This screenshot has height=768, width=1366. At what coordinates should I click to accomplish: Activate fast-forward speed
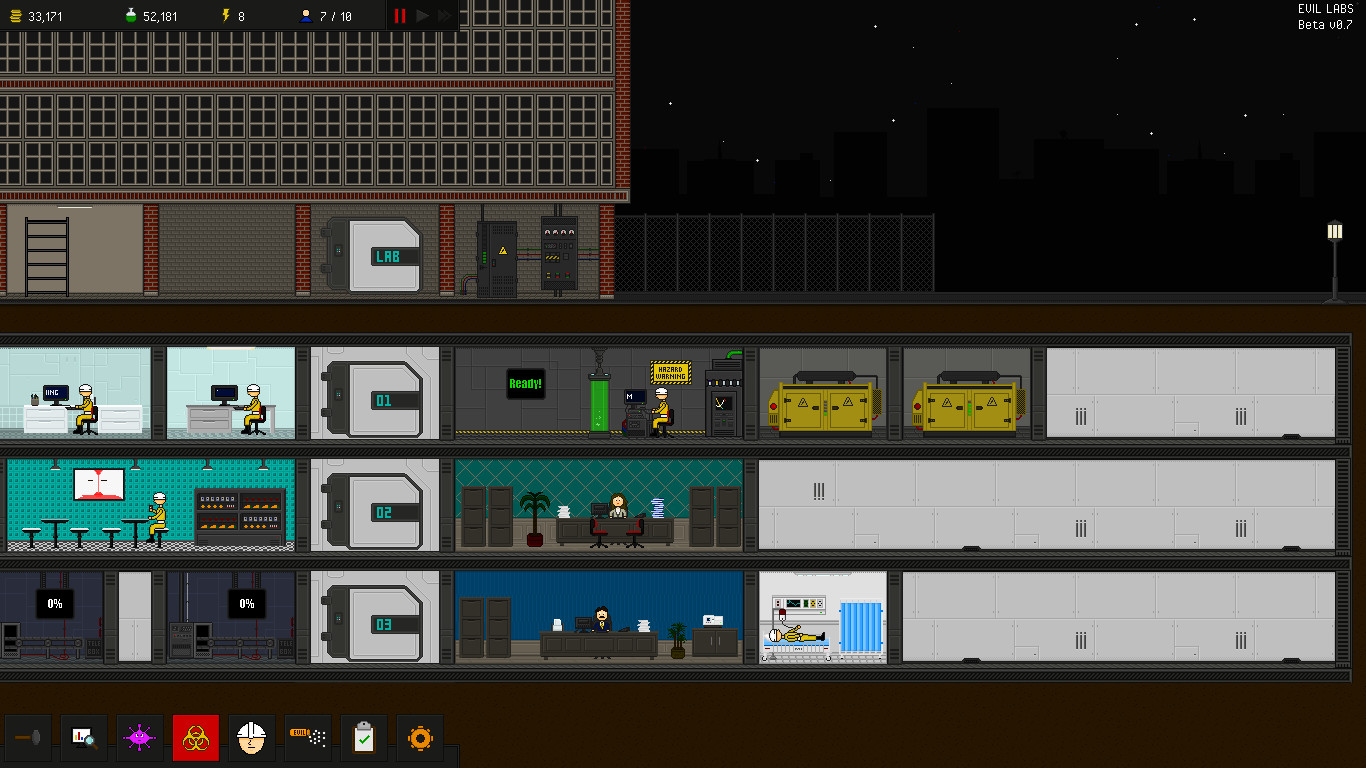446,15
